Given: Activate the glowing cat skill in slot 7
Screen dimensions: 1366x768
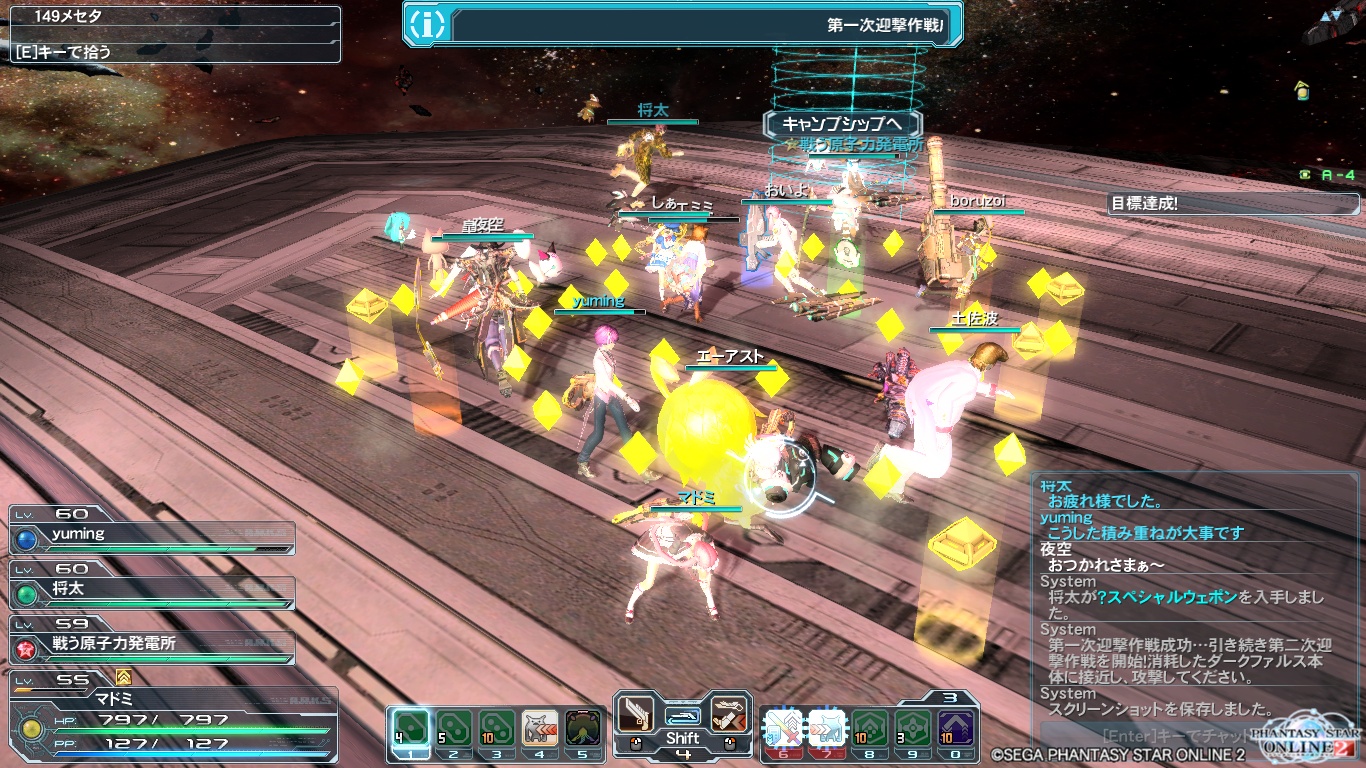Looking at the screenshot, I should click(826, 727).
